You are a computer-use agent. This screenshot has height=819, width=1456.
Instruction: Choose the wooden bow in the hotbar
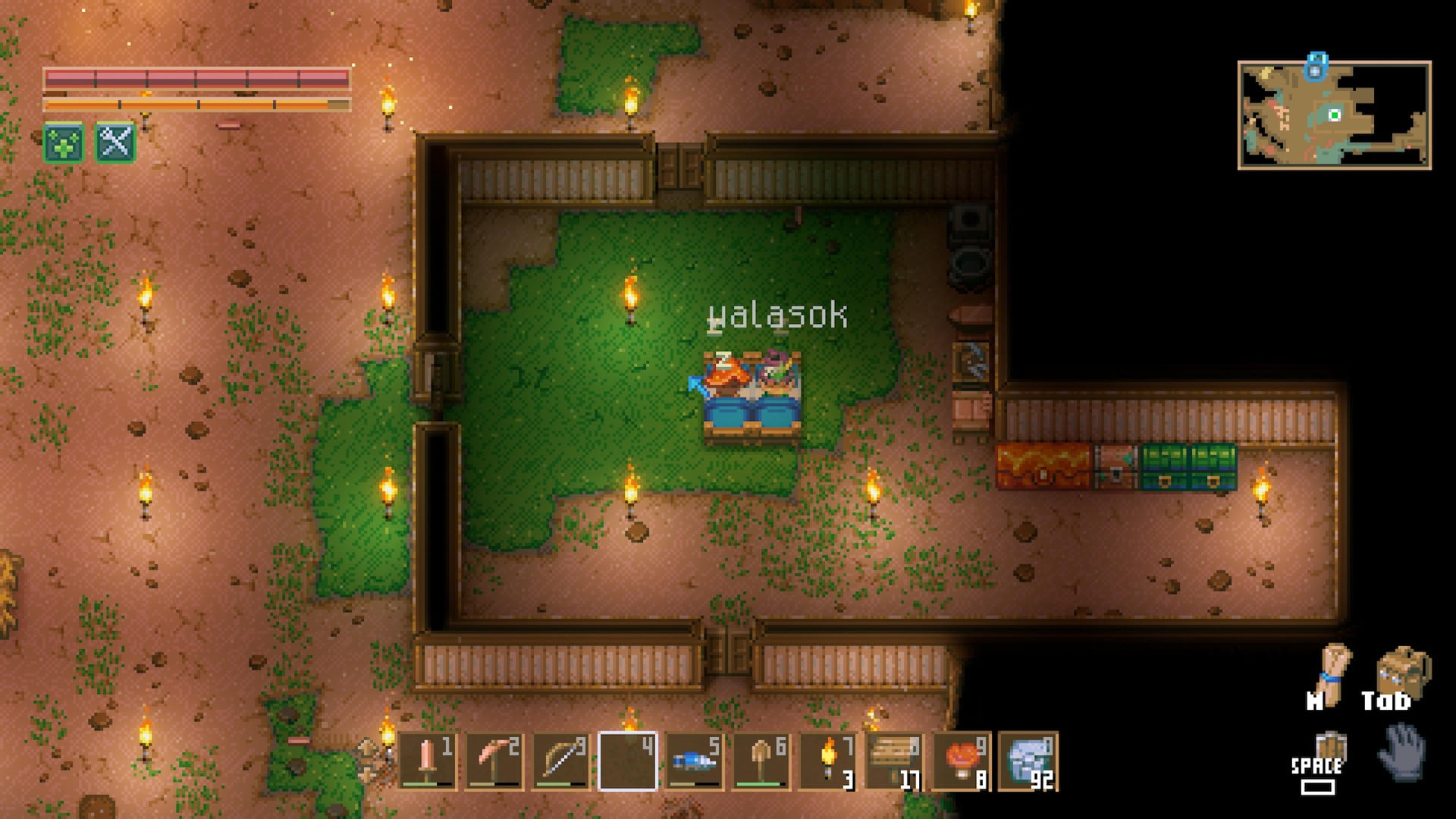pyautogui.click(x=560, y=761)
